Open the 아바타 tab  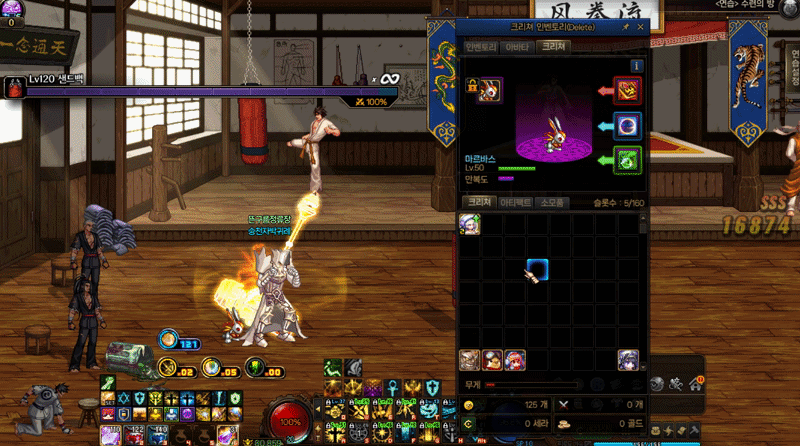click(x=516, y=47)
